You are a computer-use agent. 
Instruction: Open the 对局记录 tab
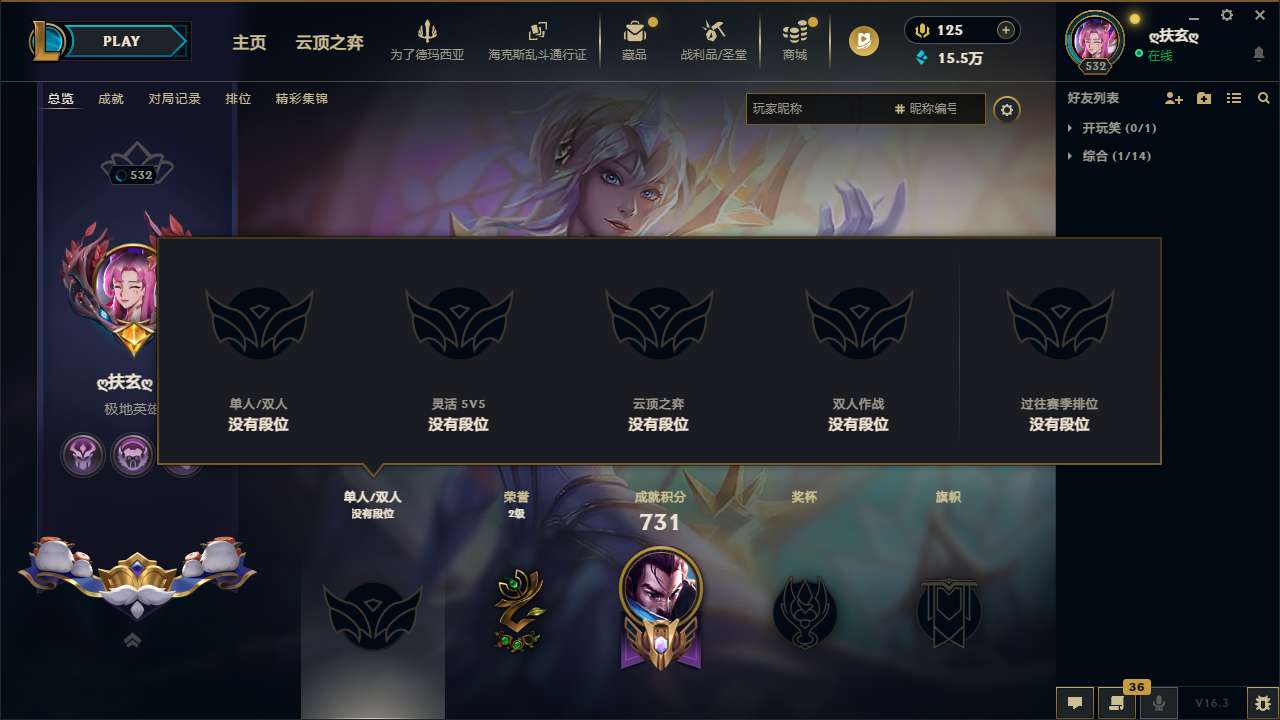click(x=174, y=99)
